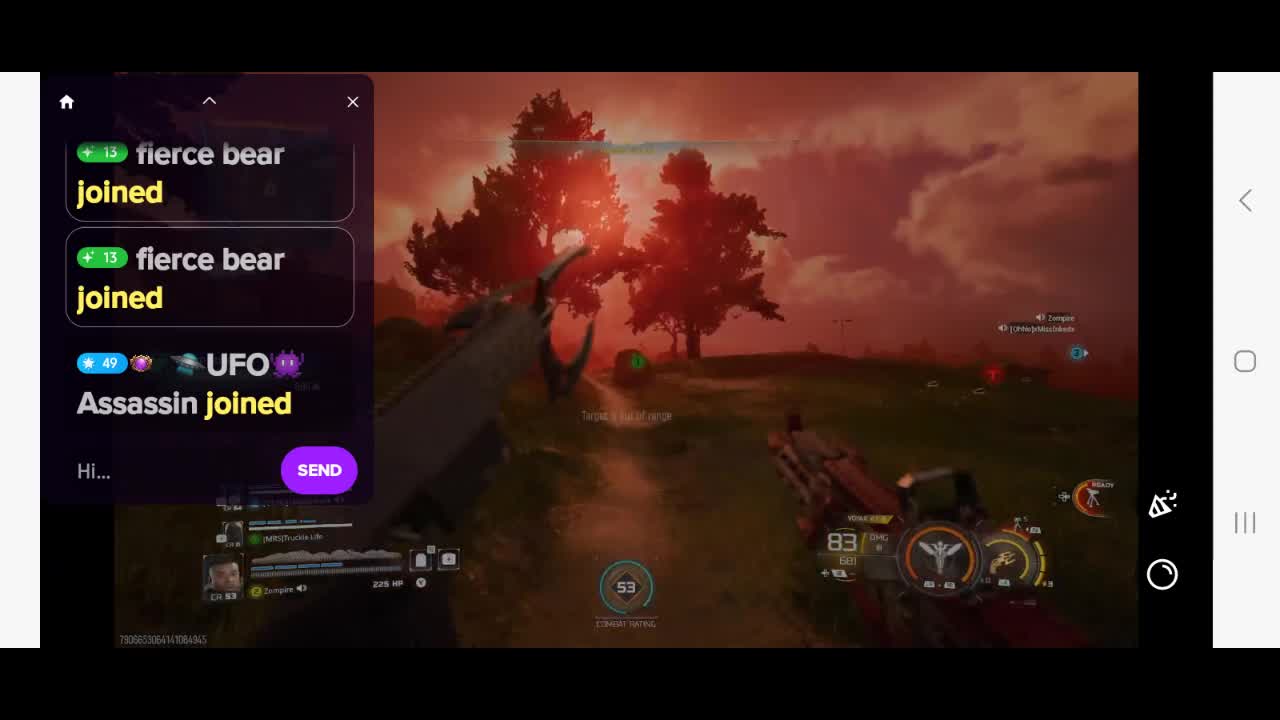
Task: Close the stream chat panel
Action: tap(353, 102)
